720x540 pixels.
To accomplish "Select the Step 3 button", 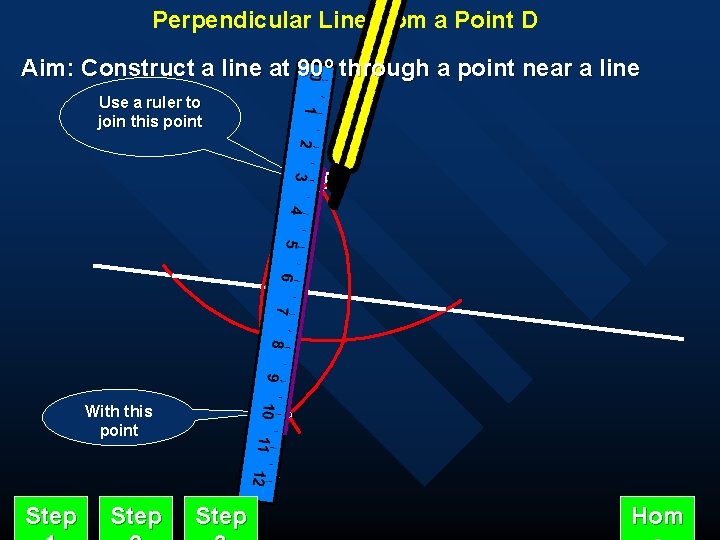I will click(x=221, y=518).
